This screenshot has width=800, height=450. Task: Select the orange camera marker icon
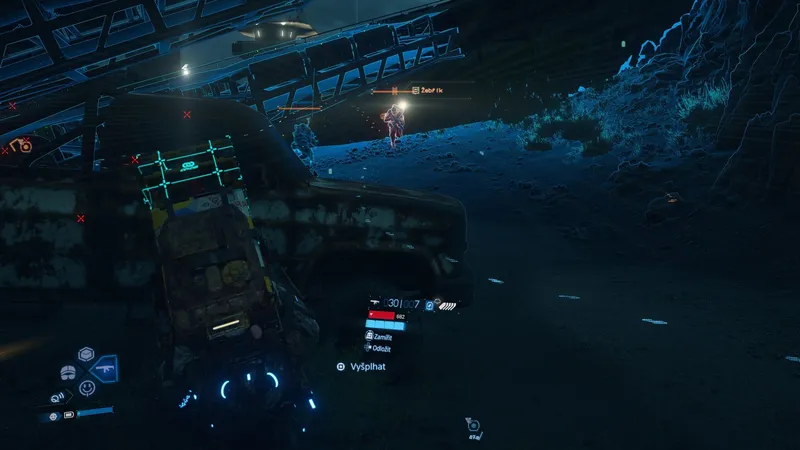point(22,145)
